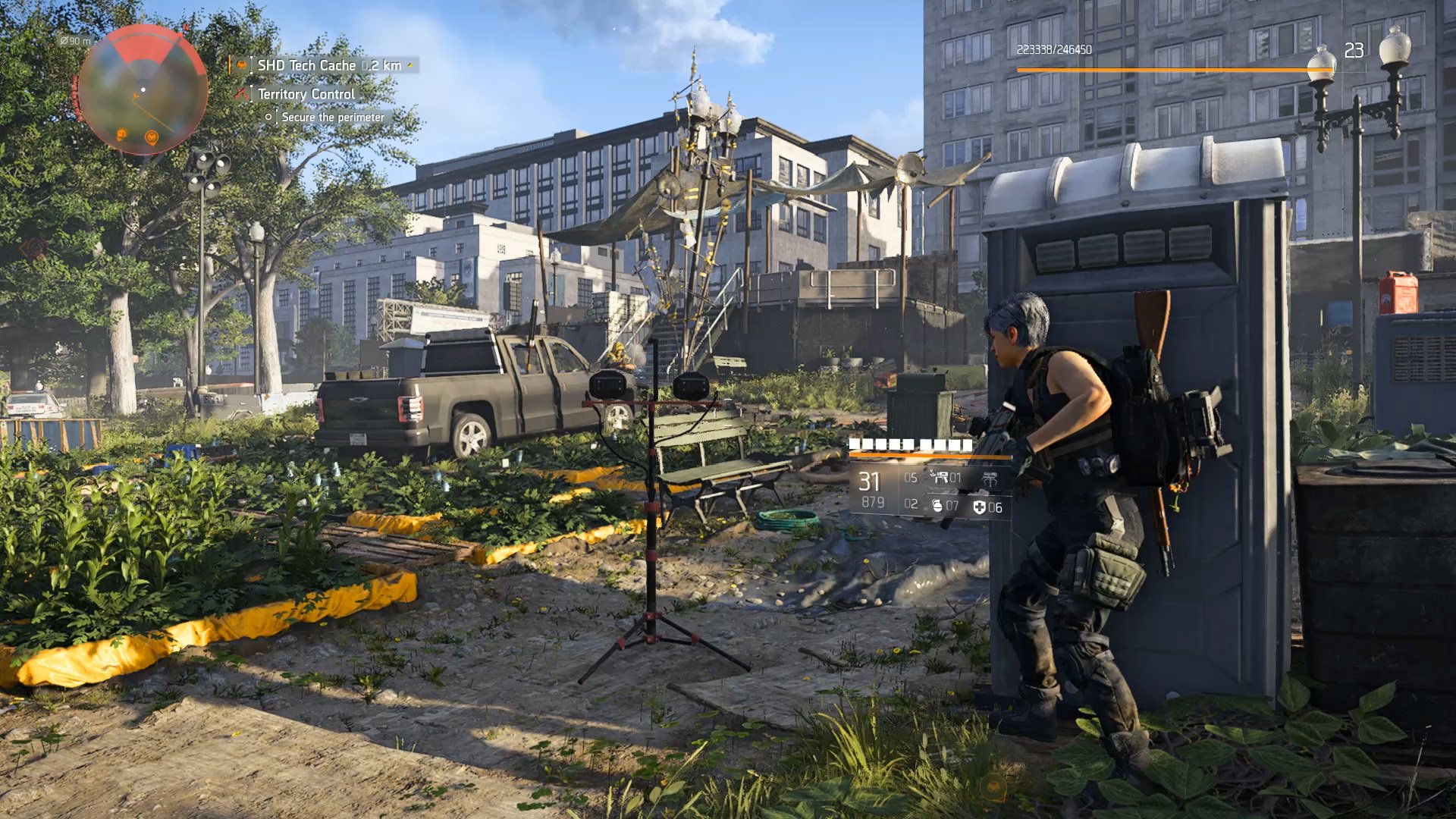Open the Territory Control activity entry
This screenshot has height=819, width=1456.
coord(306,94)
